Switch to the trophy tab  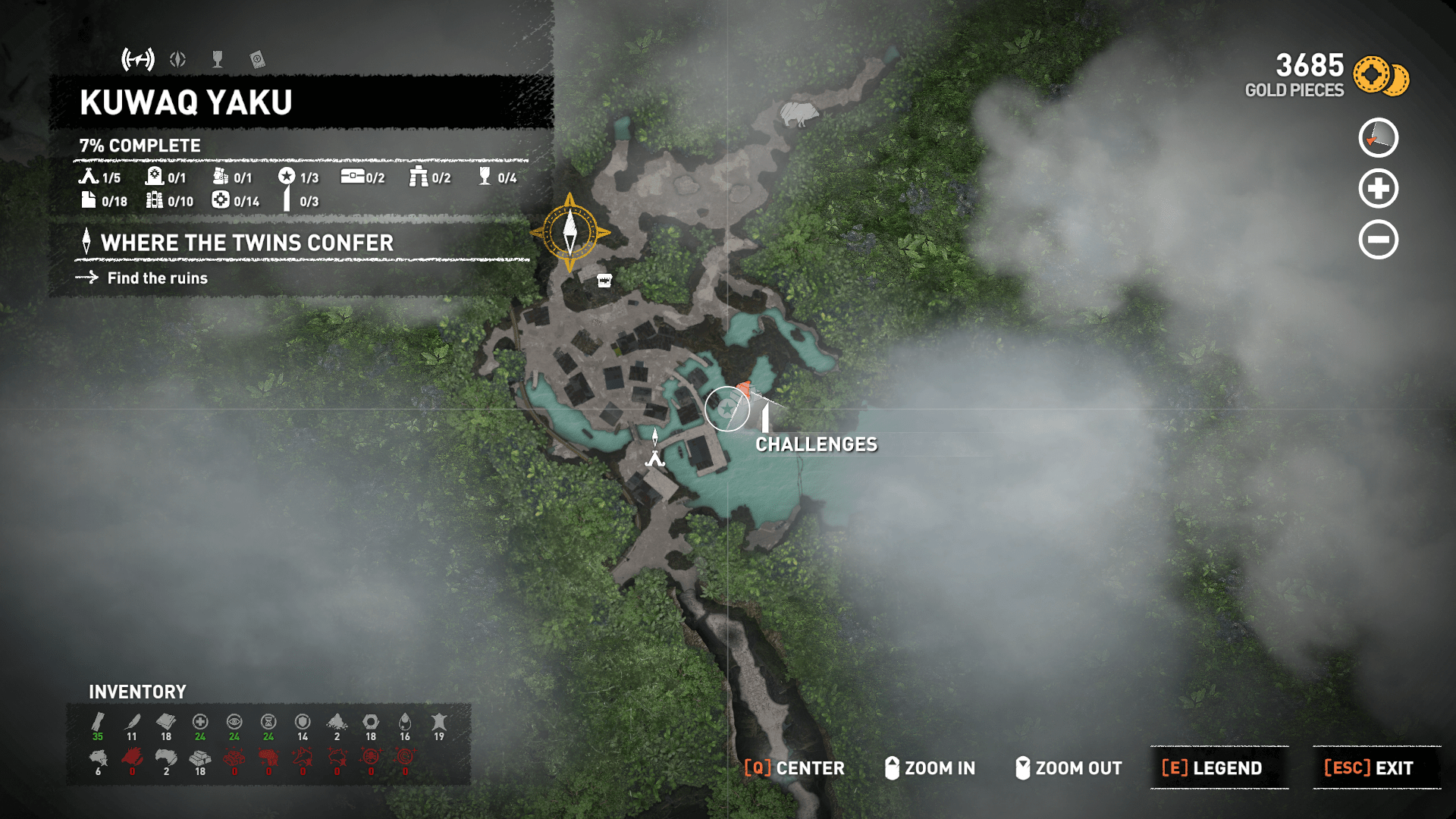tap(218, 59)
